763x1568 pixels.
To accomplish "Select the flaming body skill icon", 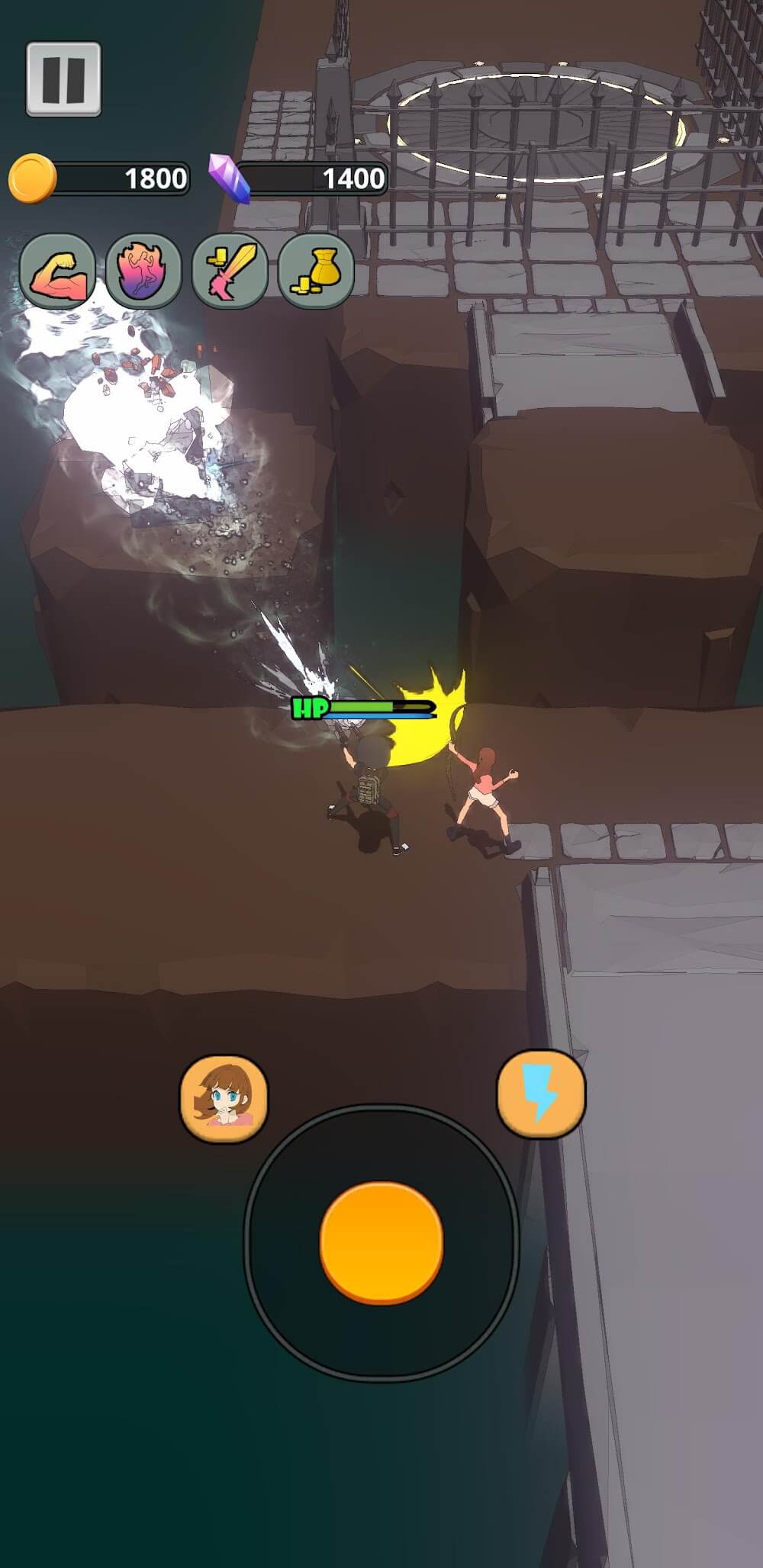I will click(143, 272).
